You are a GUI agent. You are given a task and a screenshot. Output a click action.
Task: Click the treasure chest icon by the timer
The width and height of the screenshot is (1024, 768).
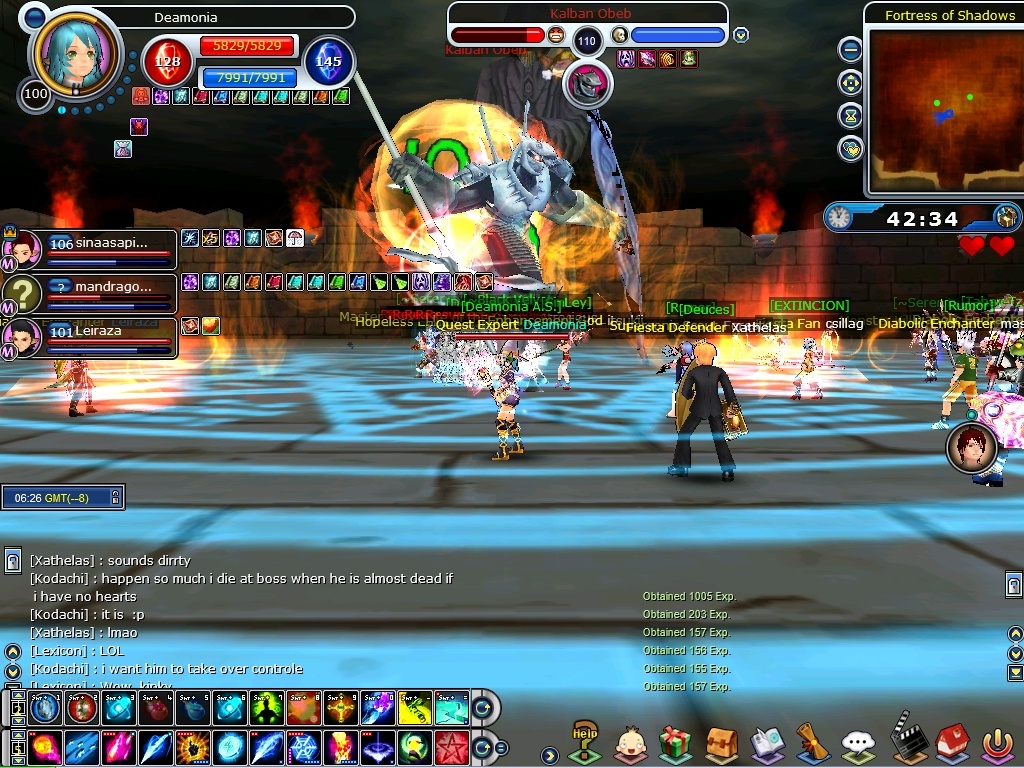[x=1006, y=217]
